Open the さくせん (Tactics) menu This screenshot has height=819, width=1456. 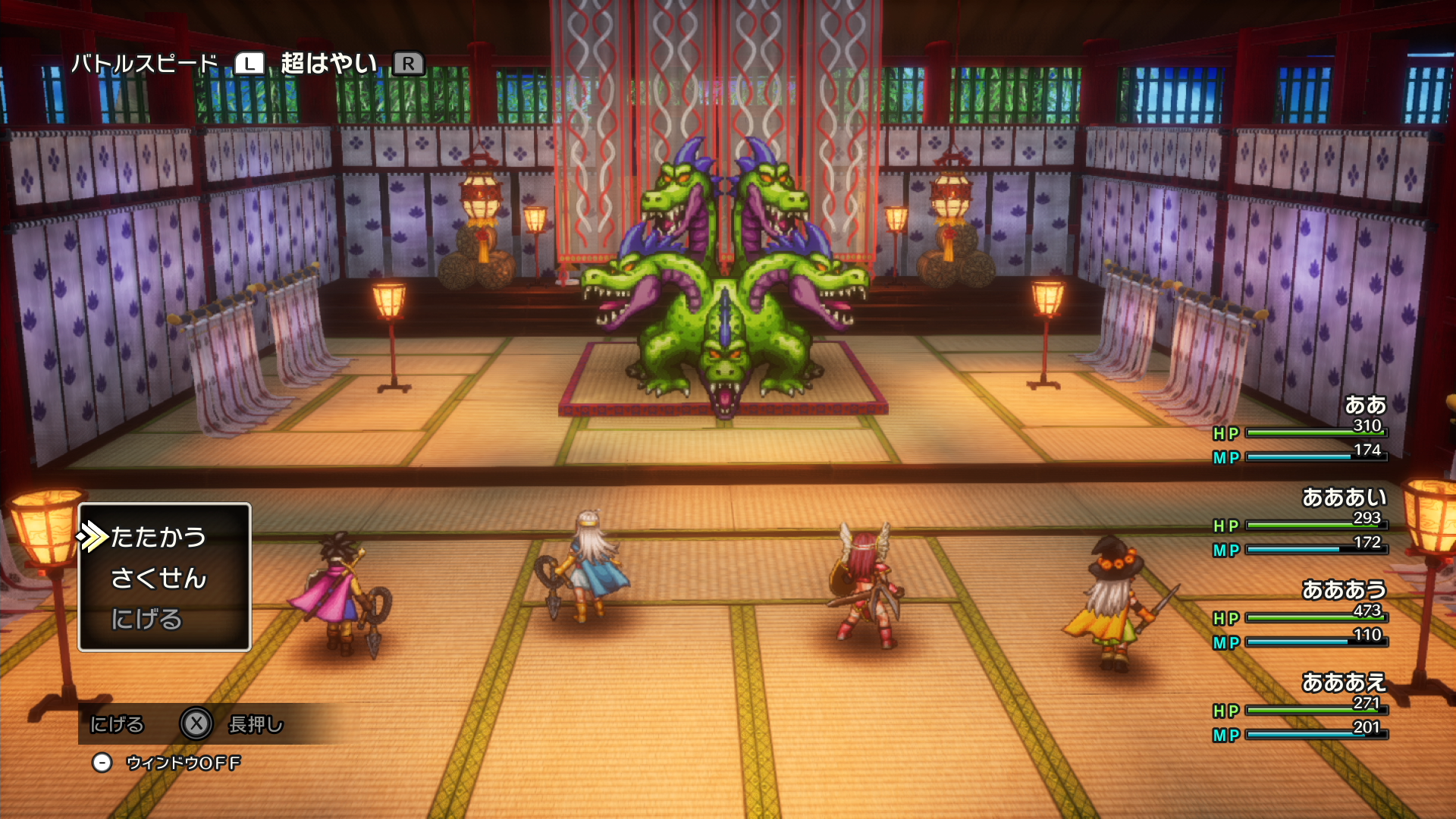[x=158, y=579]
